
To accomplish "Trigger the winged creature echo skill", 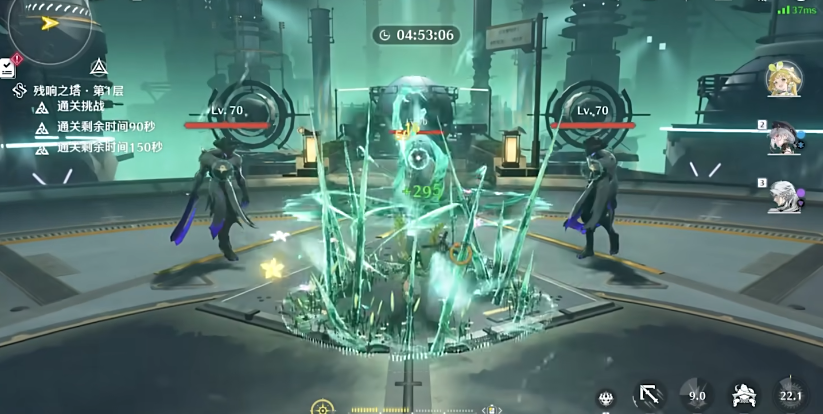I will [743, 396].
